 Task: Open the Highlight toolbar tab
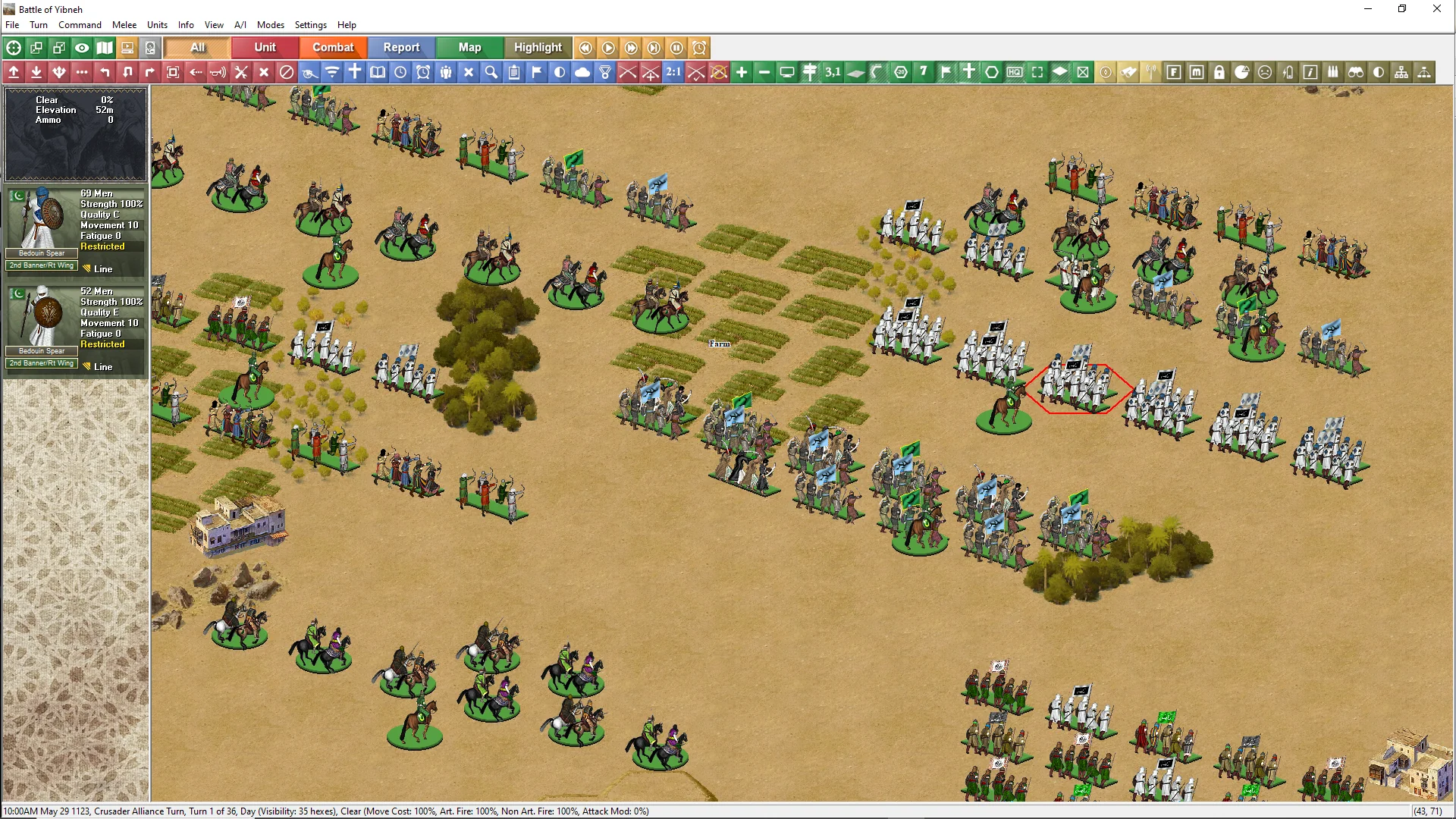(x=538, y=48)
